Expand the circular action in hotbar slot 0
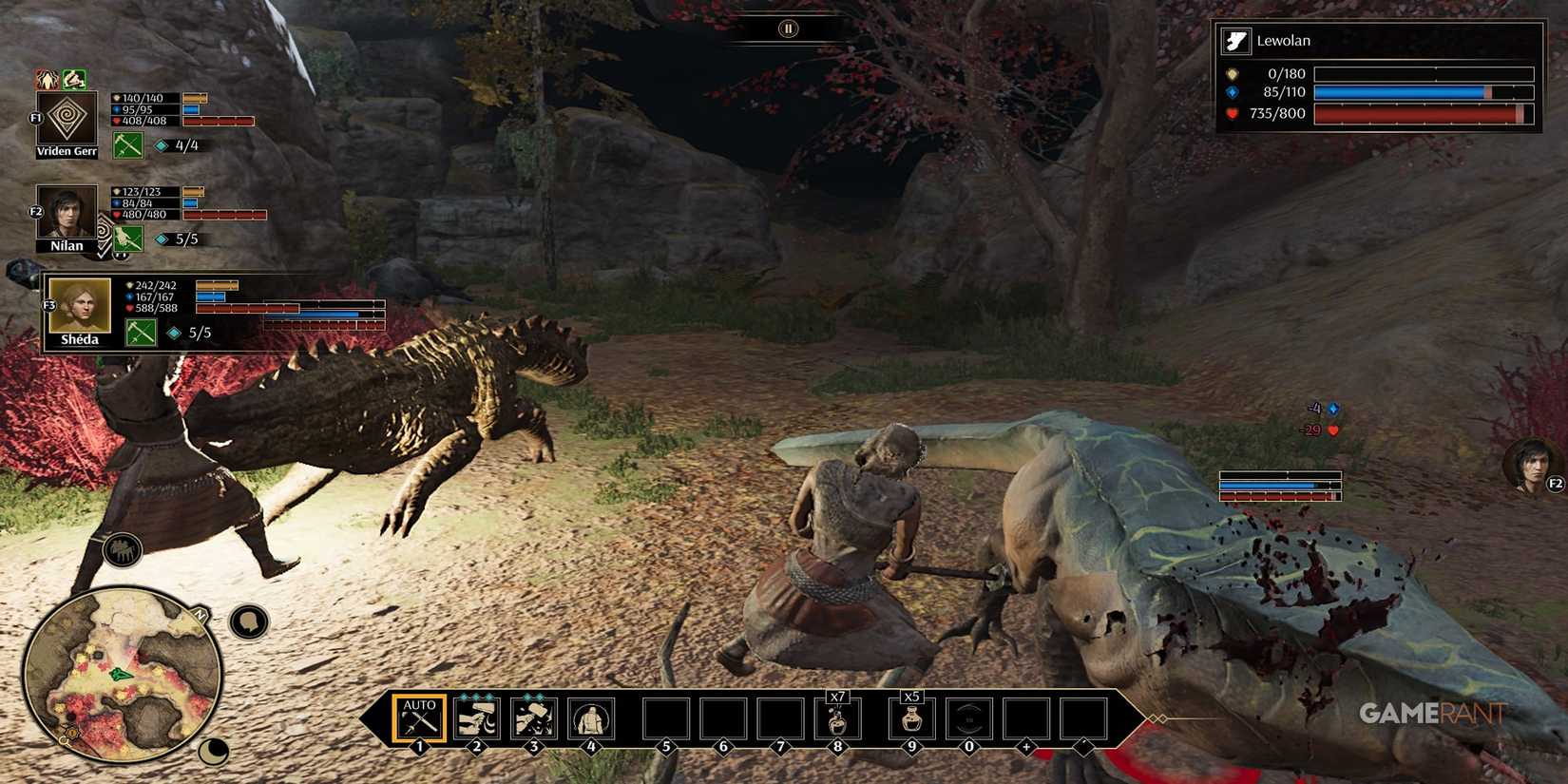Image resolution: width=1568 pixels, height=784 pixels. (x=970, y=719)
